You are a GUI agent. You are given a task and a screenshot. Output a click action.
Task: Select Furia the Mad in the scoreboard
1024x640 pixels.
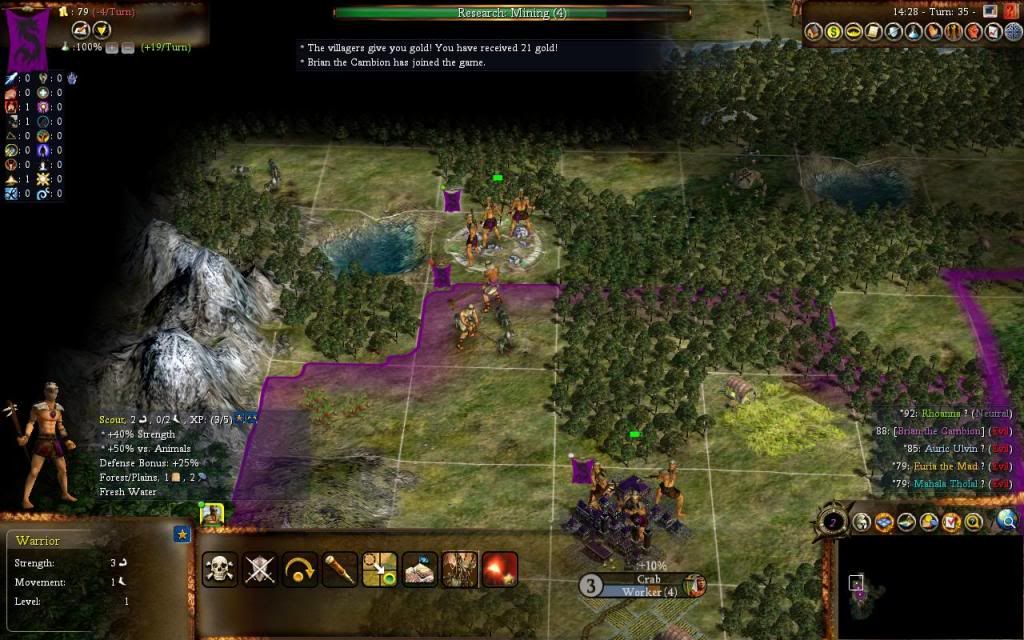coord(943,466)
